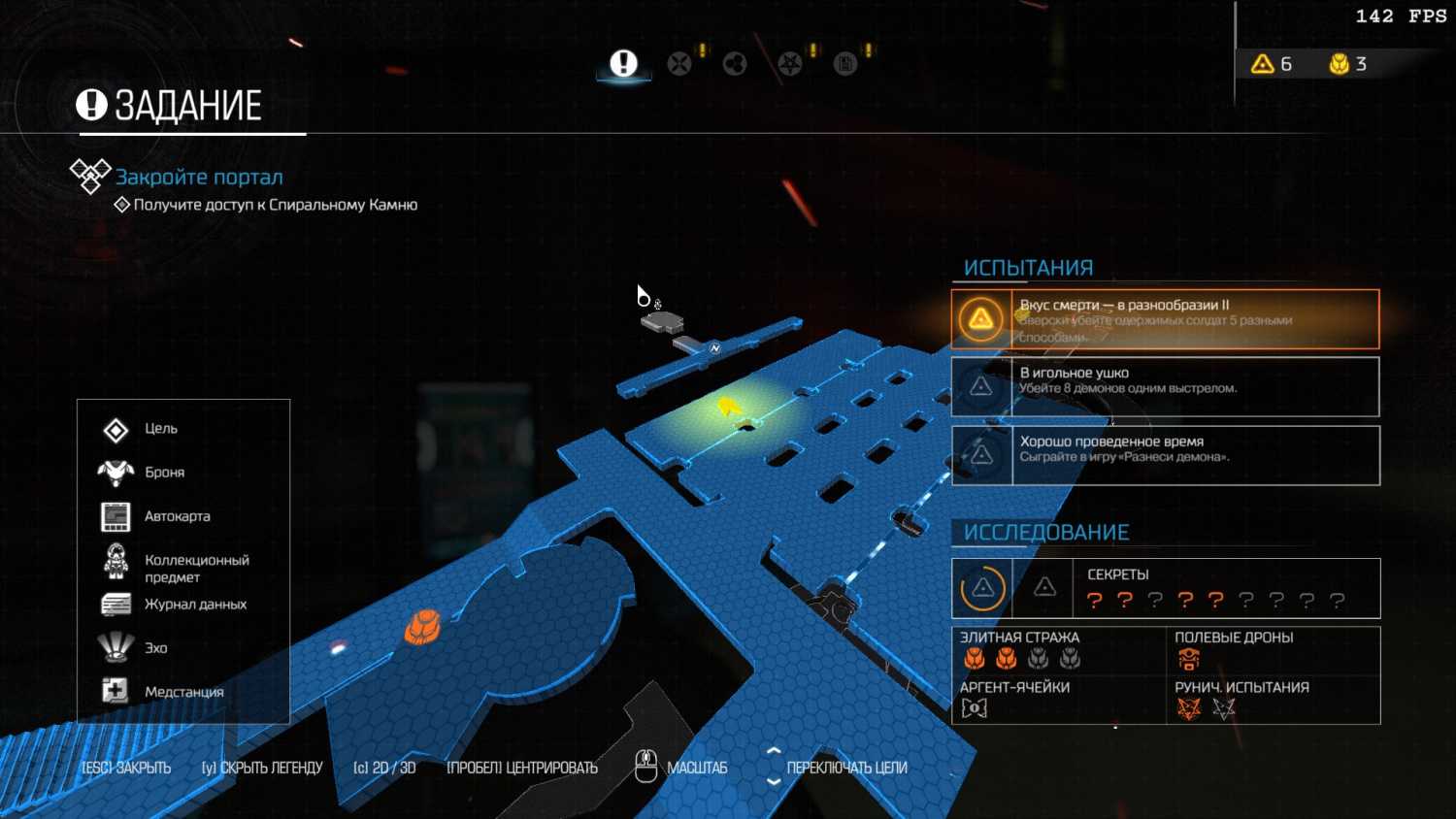
Task: Select the «Цель» legend entry
Action: coord(160,429)
